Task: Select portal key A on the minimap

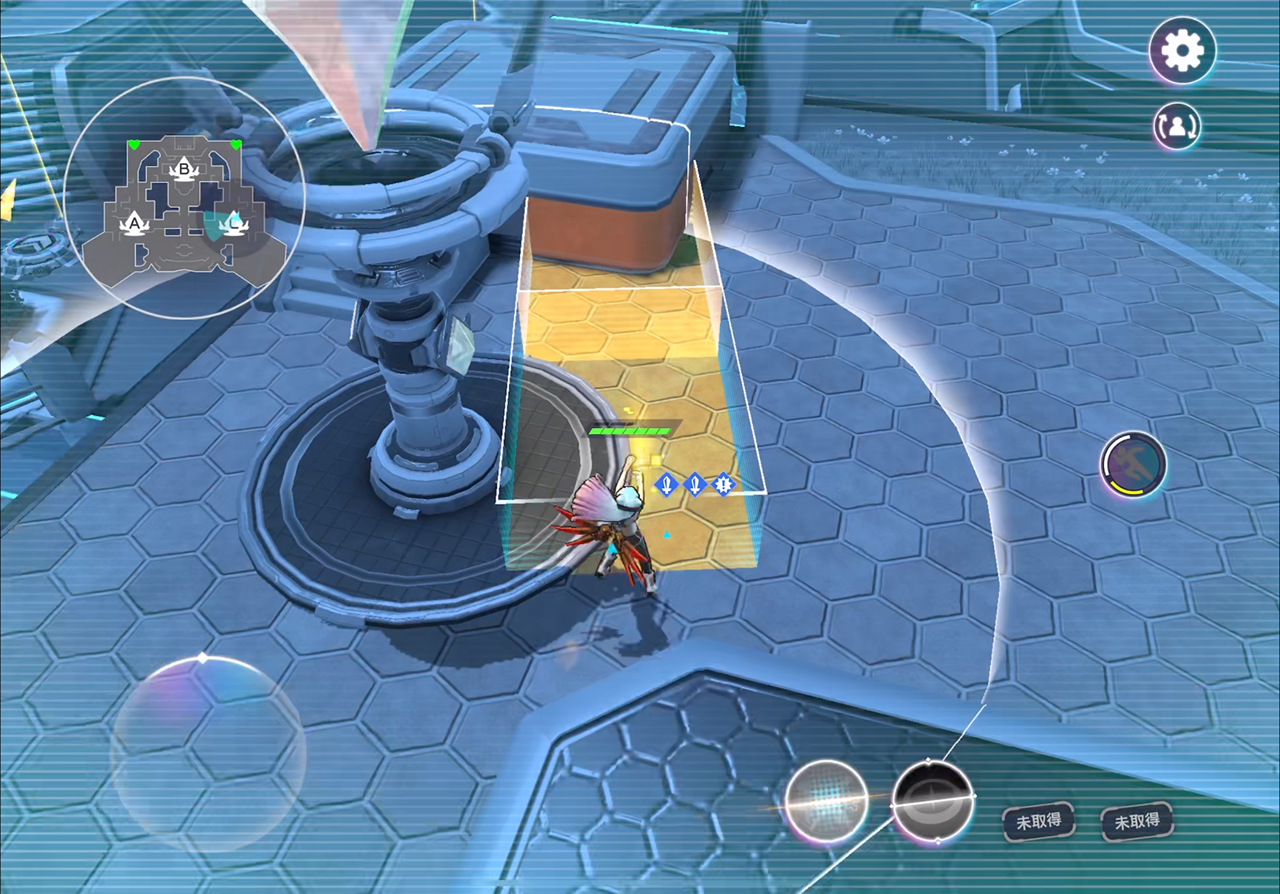Action: 134,221
